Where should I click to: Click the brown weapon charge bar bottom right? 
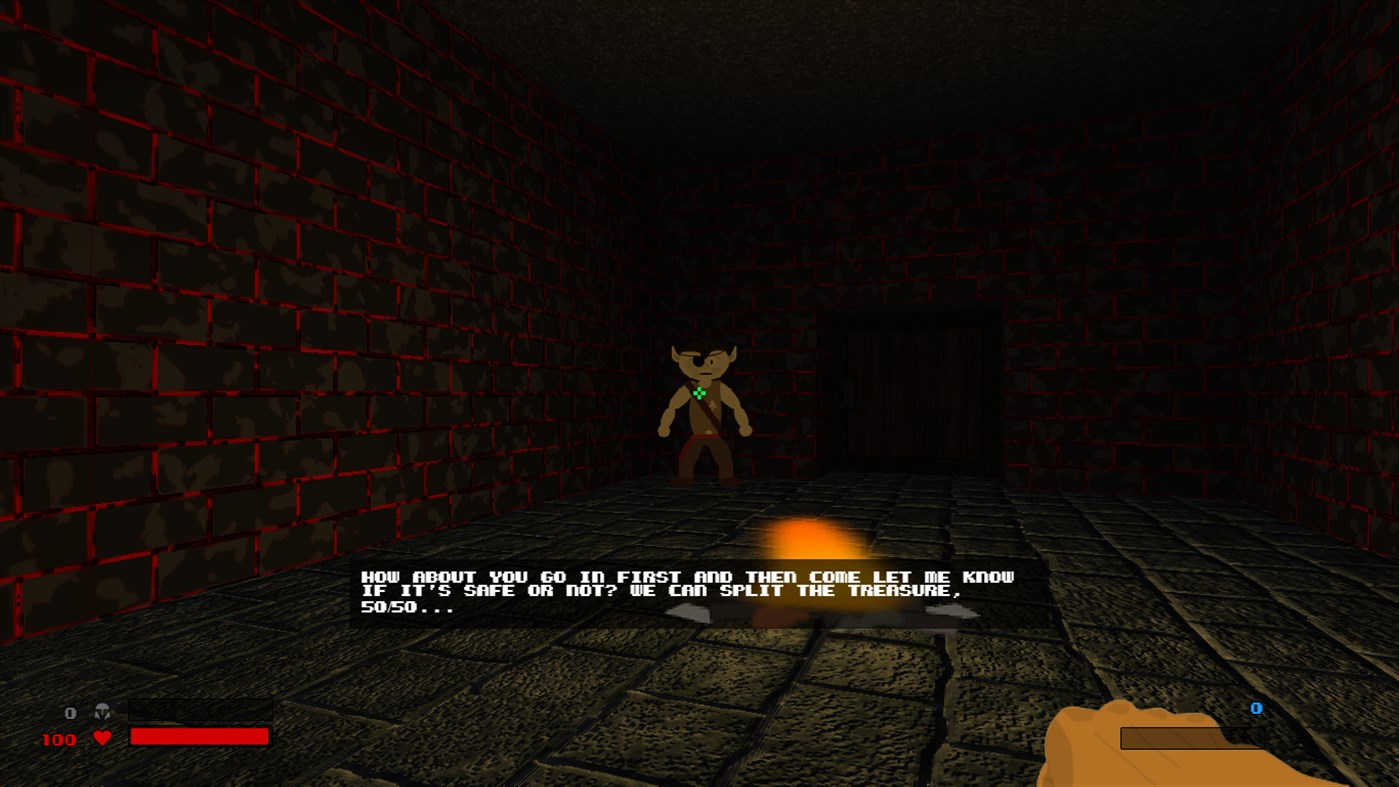[x=1193, y=738]
